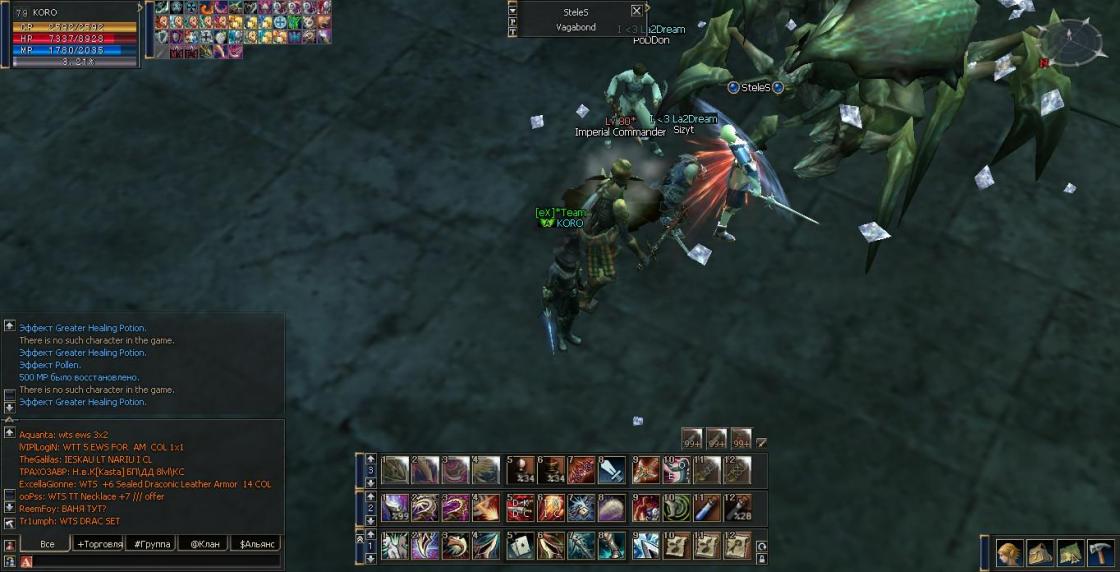Image resolution: width=1120 pixels, height=572 pixels.
Task: Activate the green swirl skill icon
Action: 676,508
